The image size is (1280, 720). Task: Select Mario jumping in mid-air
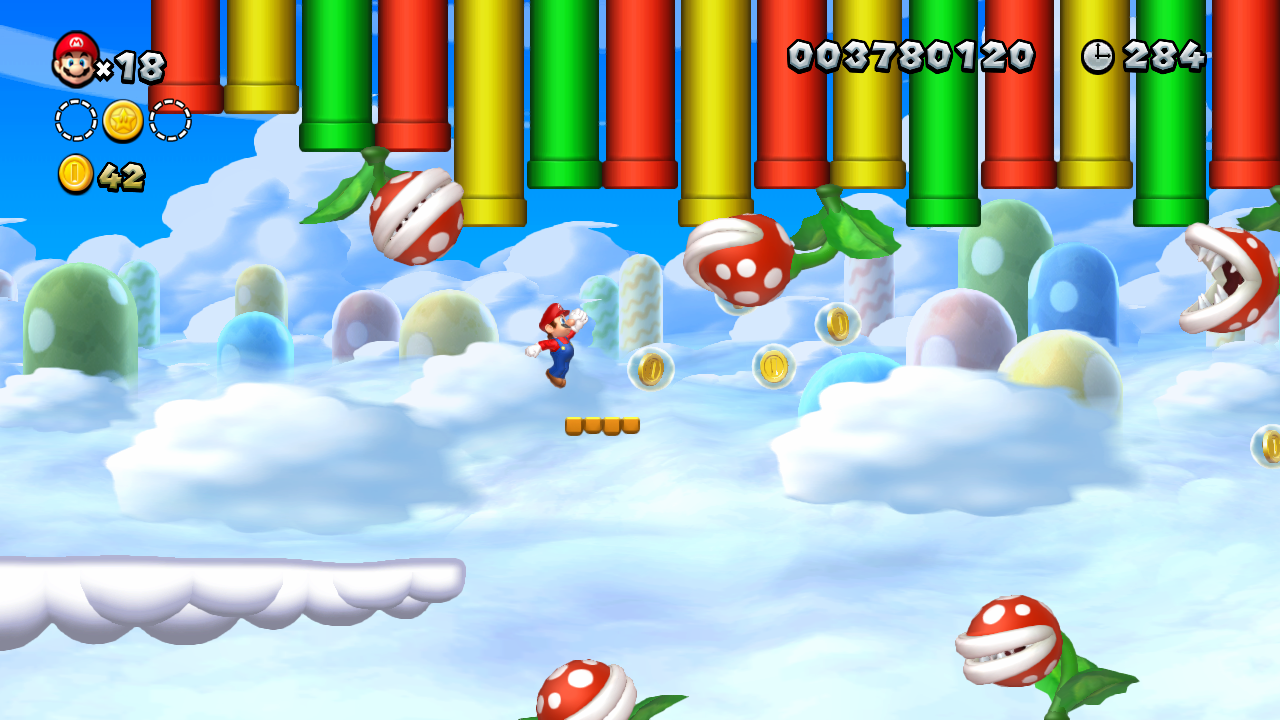click(x=556, y=343)
